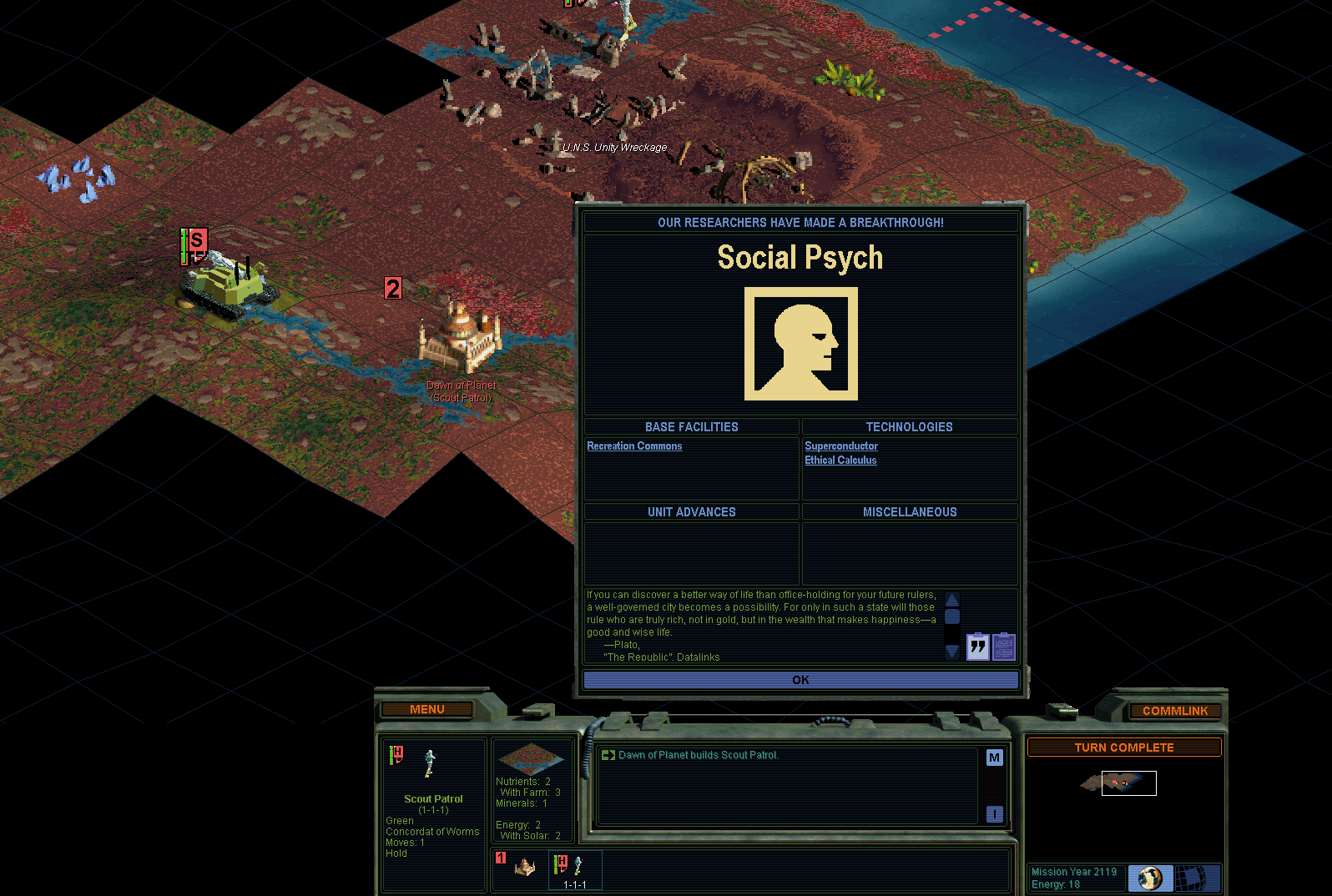
Task: Confirm the breakthrough with OK
Action: tap(800, 680)
